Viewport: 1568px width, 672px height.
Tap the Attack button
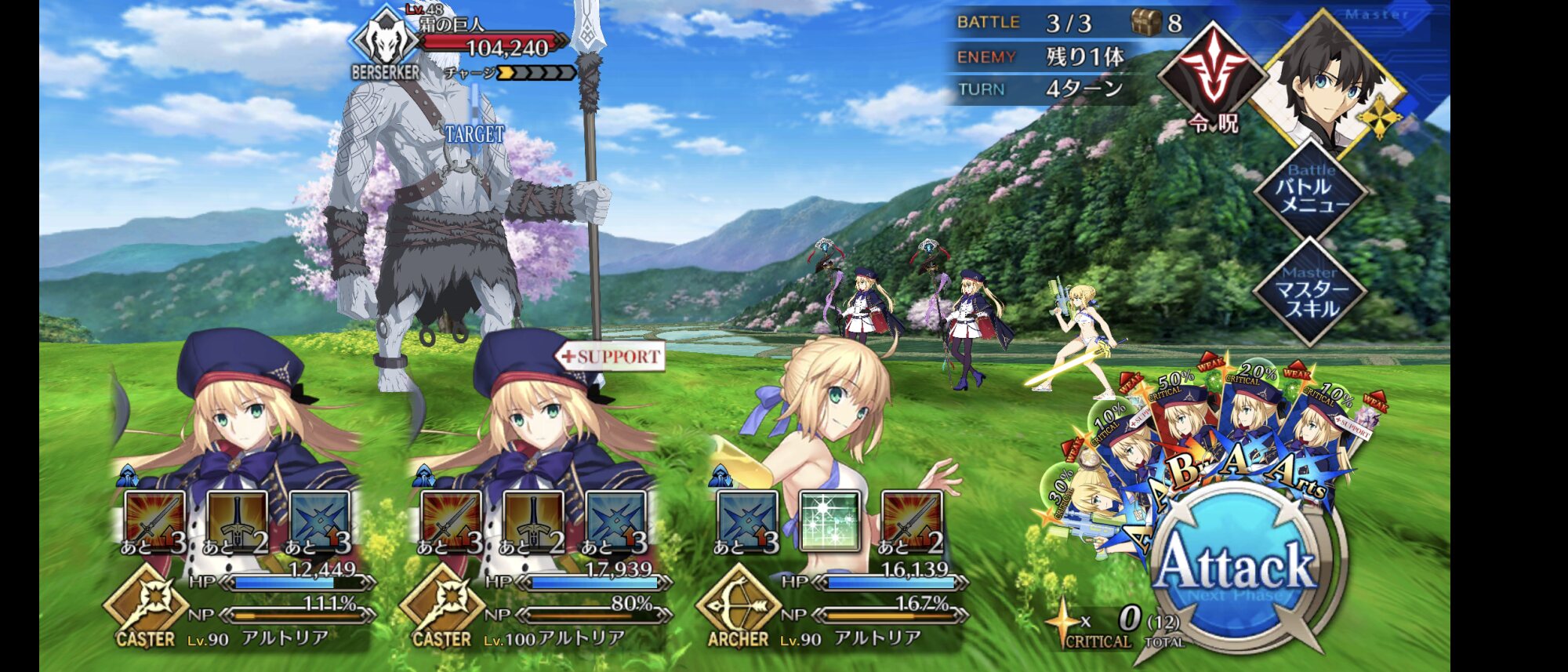coord(1237,568)
